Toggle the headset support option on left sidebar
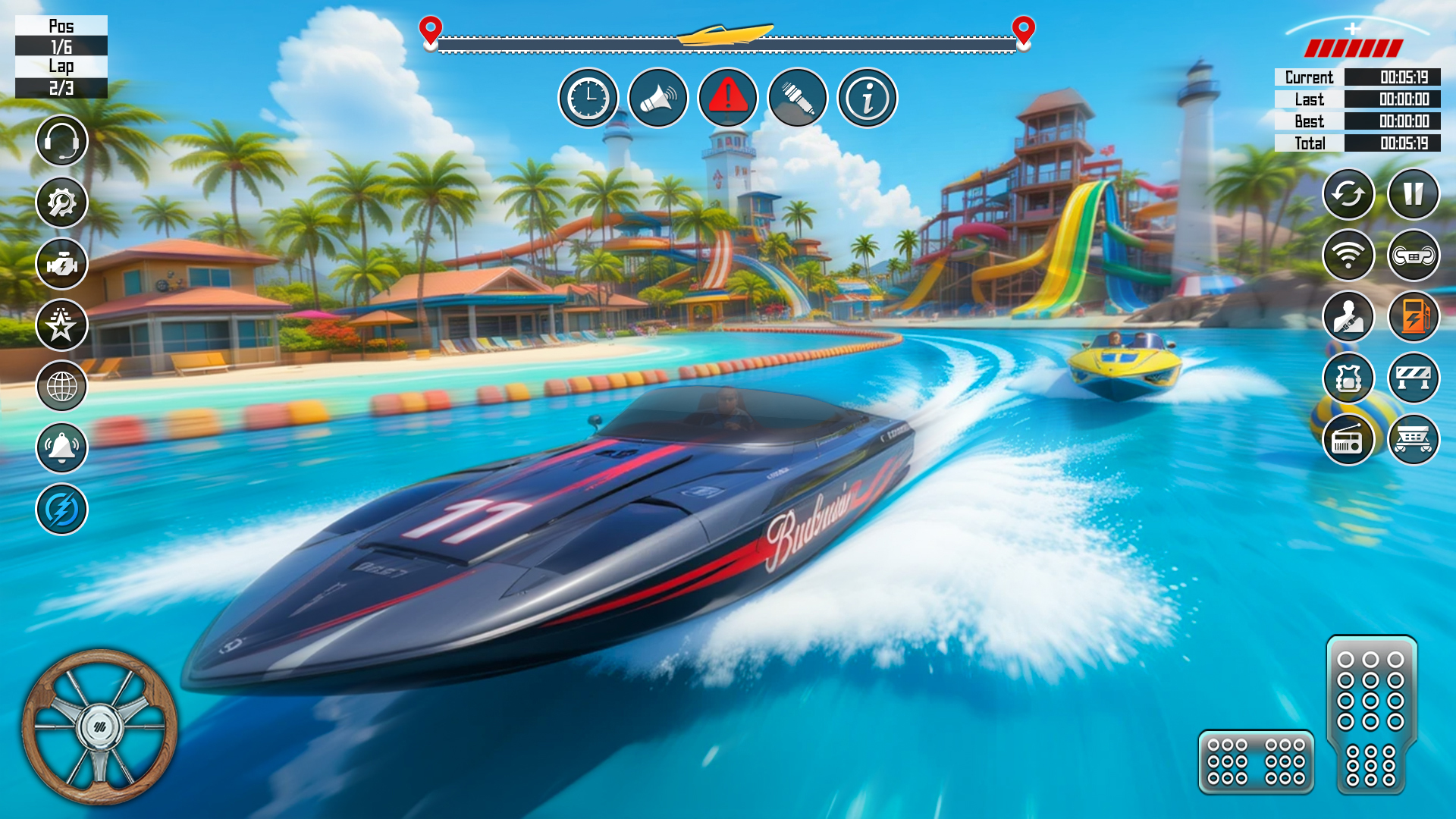This screenshot has width=1456, height=819. (x=62, y=141)
